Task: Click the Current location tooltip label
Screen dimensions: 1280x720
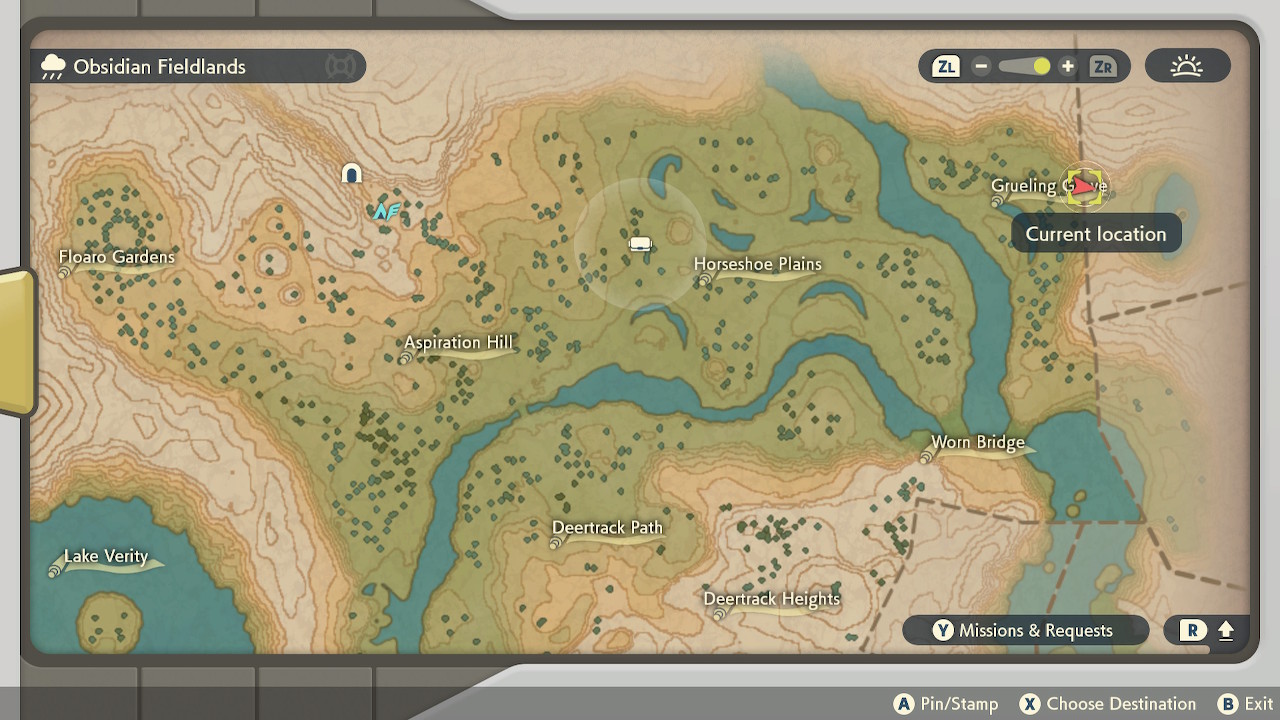Action: (x=1095, y=233)
